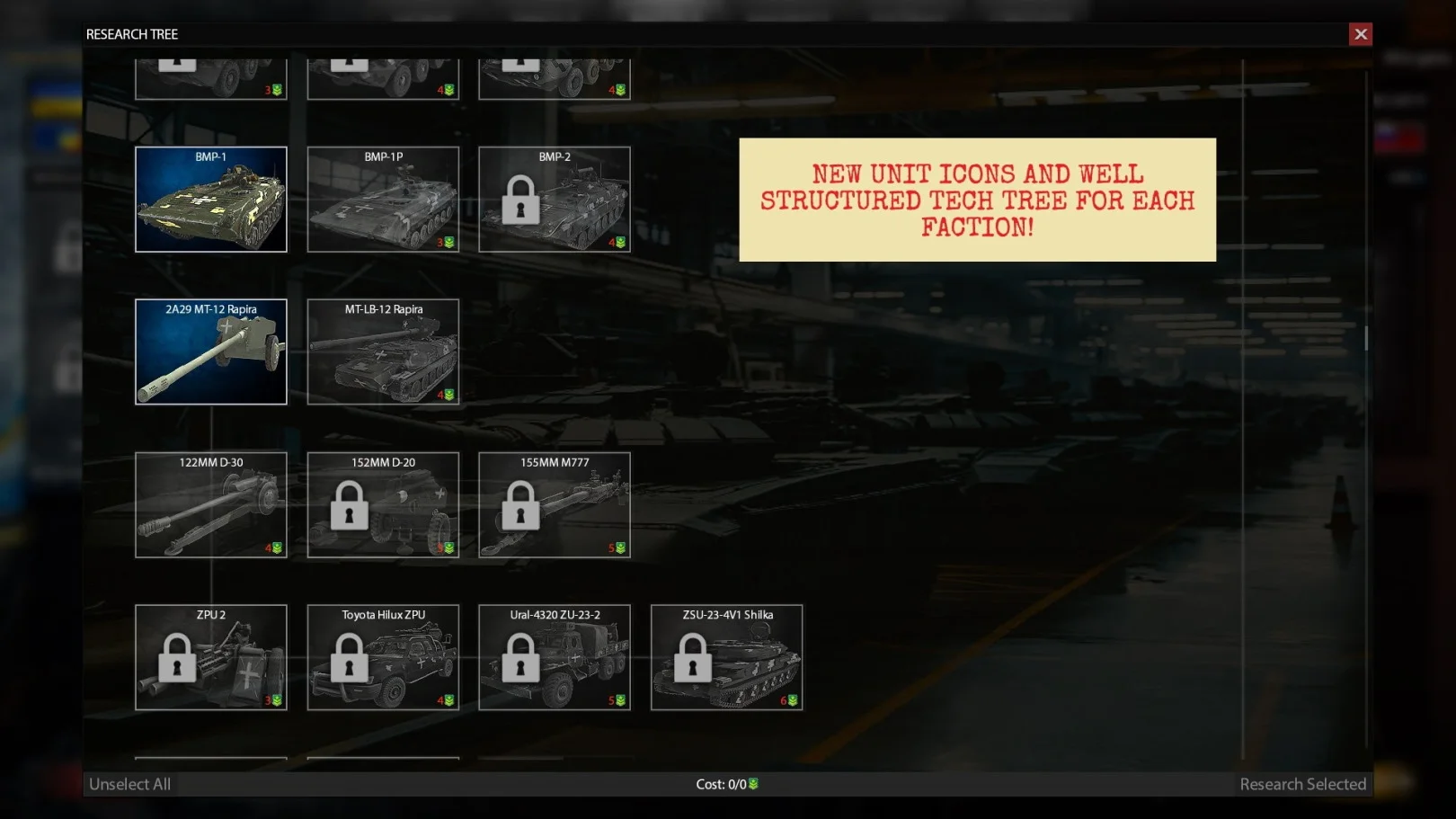This screenshot has width=1456, height=819.
Task: Choose the BMP-1P research tile
Action: coord(383,200)
